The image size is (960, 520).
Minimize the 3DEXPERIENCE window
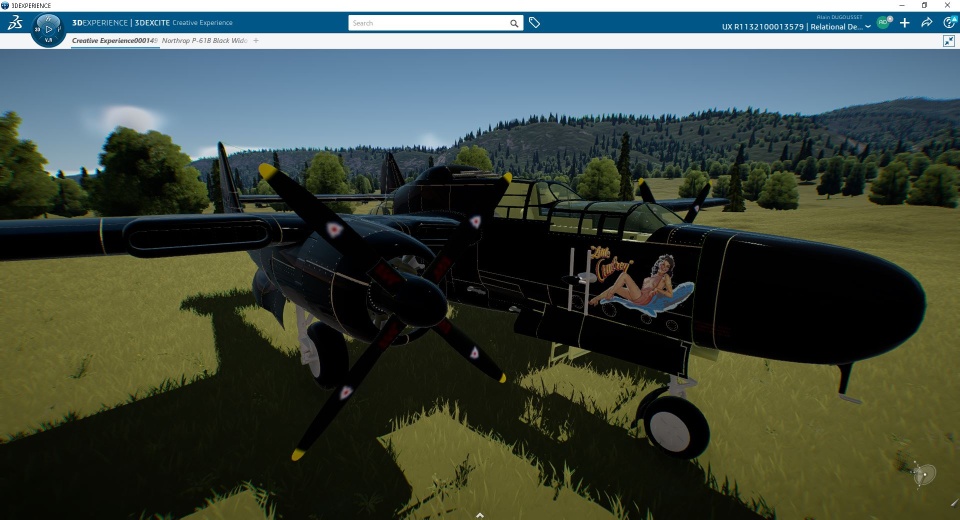click(899, 5)
